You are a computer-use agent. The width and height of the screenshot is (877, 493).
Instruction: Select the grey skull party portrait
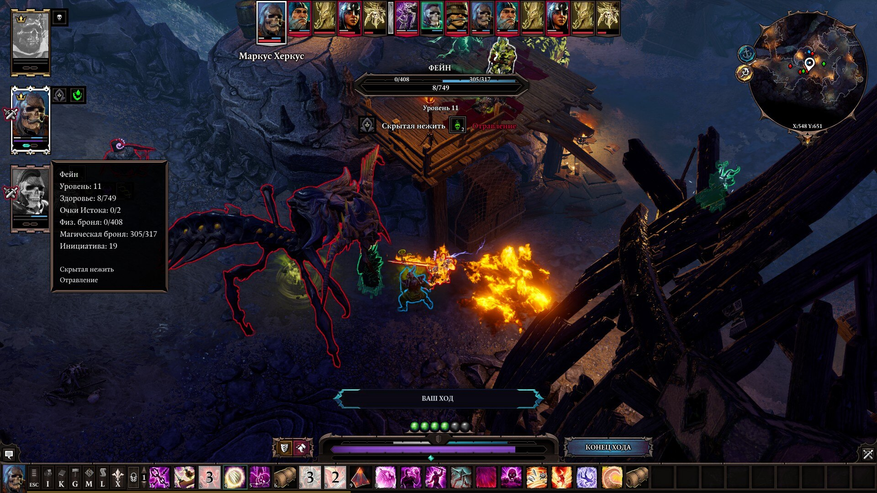pyautogui.click(x=30, y=196)
